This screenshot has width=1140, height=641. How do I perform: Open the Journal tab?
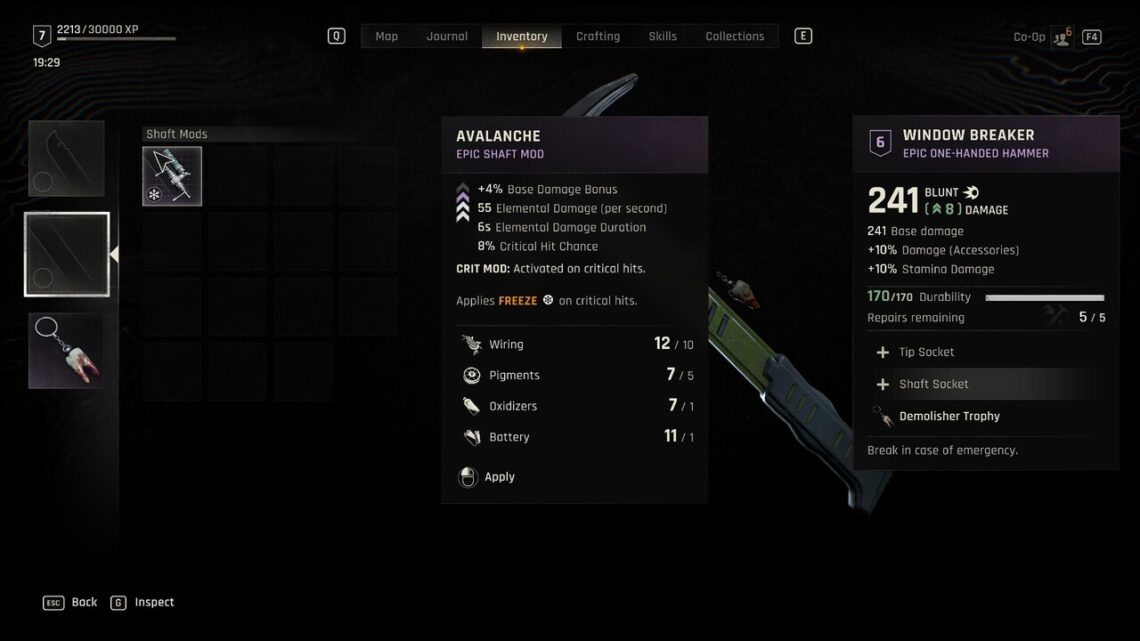(447, 36)
